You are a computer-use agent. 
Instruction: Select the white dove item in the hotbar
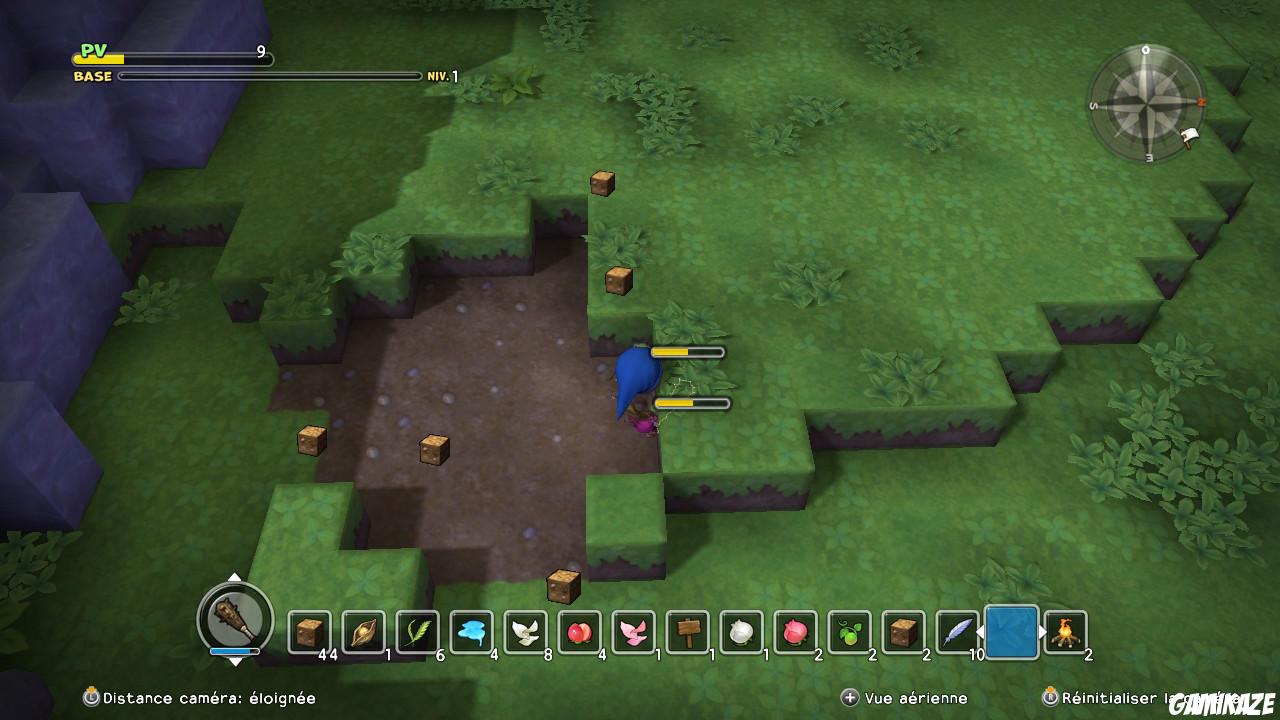[527, 633]
